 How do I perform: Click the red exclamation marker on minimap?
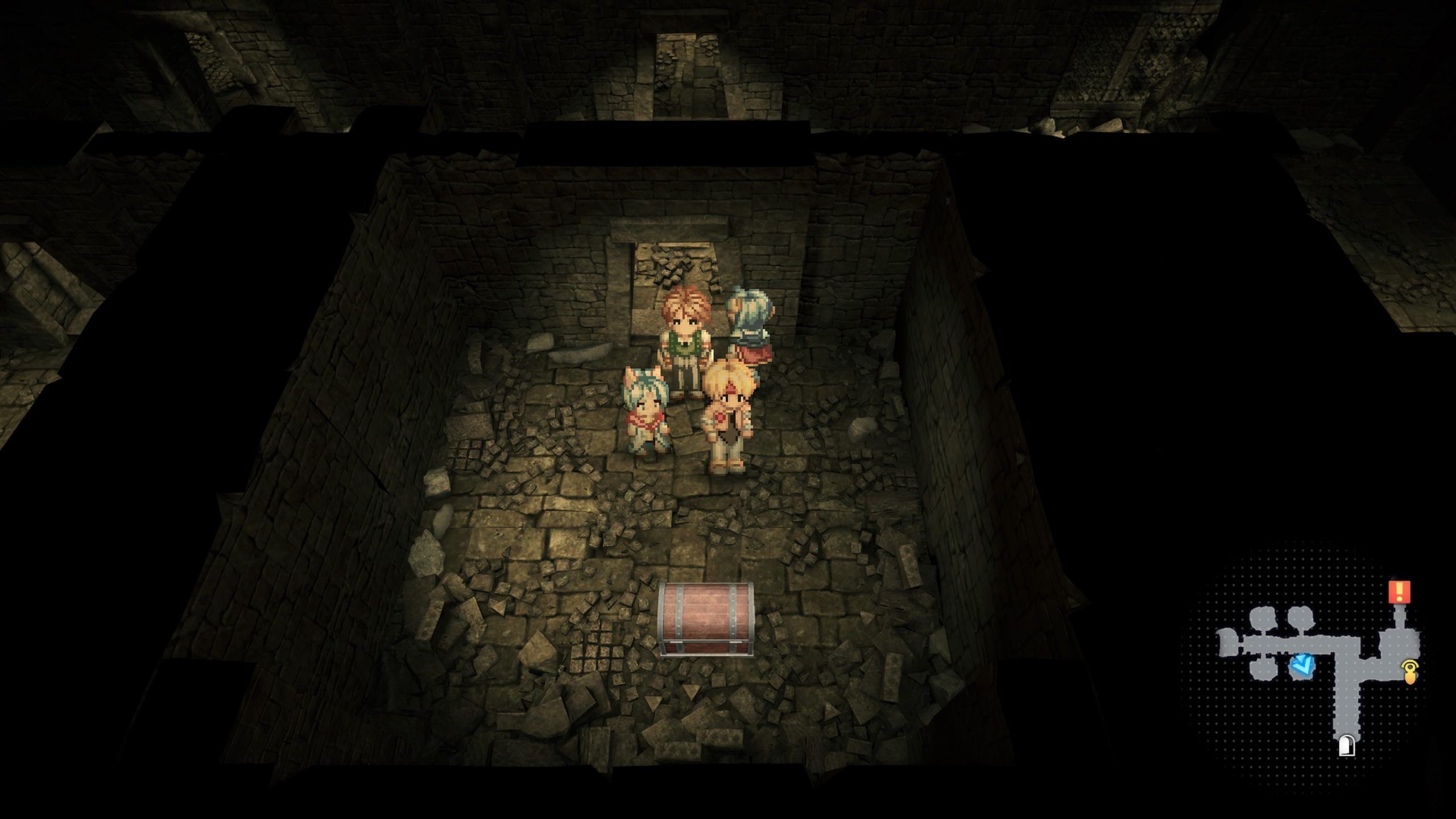(1399, 591)
